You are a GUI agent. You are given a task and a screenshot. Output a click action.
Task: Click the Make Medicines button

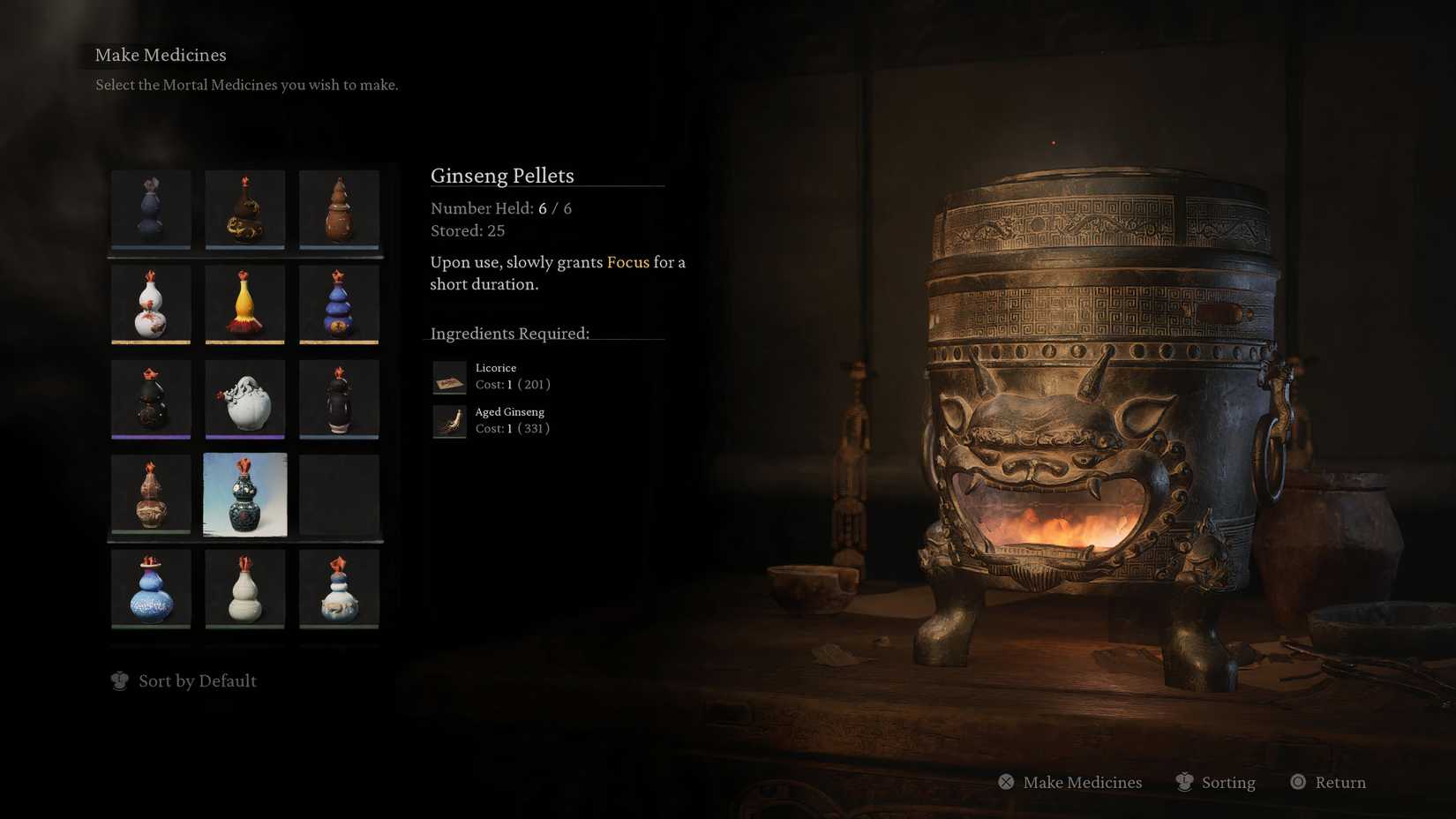click(1082, 782)
